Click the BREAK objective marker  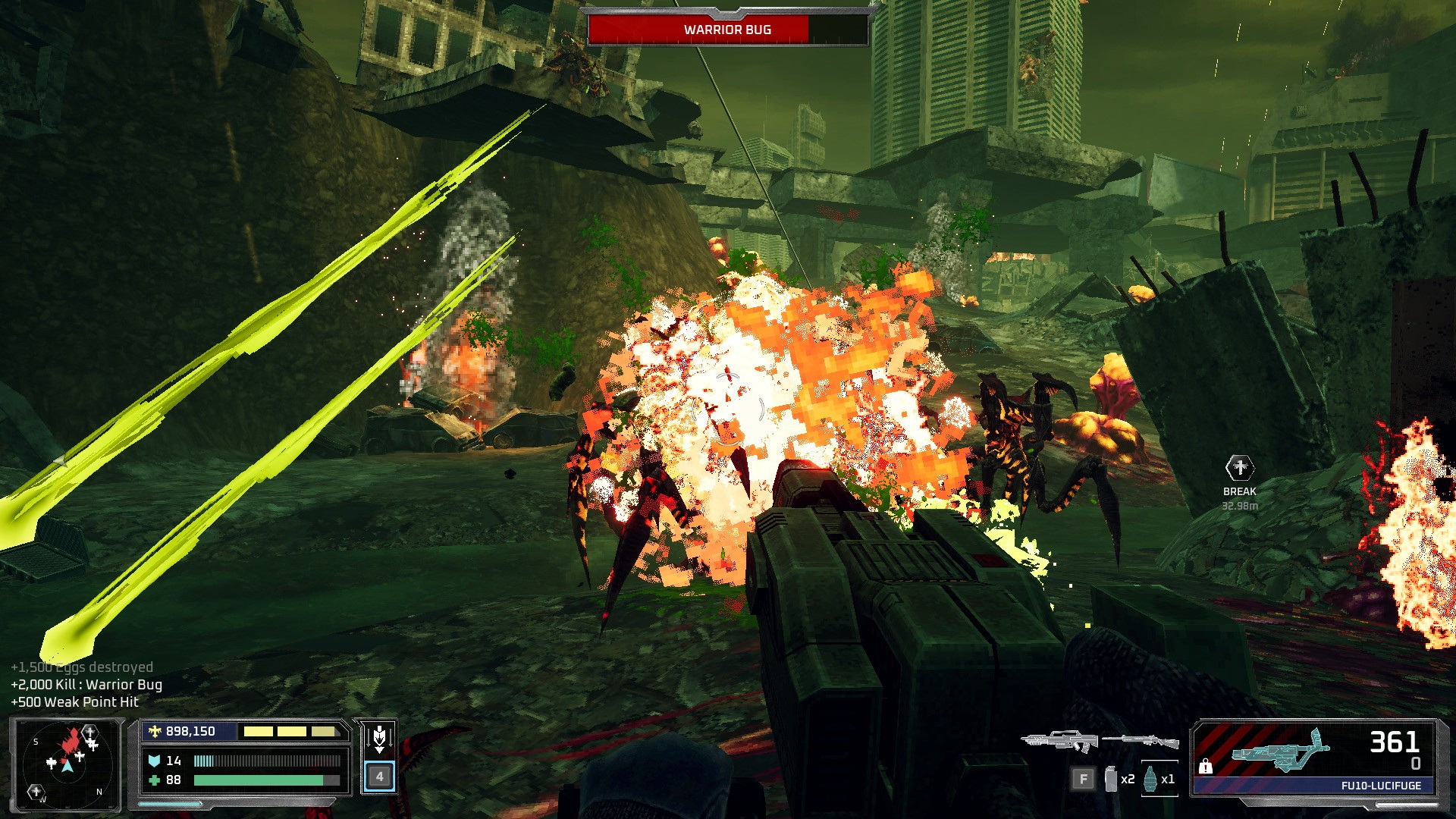[1239, 468]
